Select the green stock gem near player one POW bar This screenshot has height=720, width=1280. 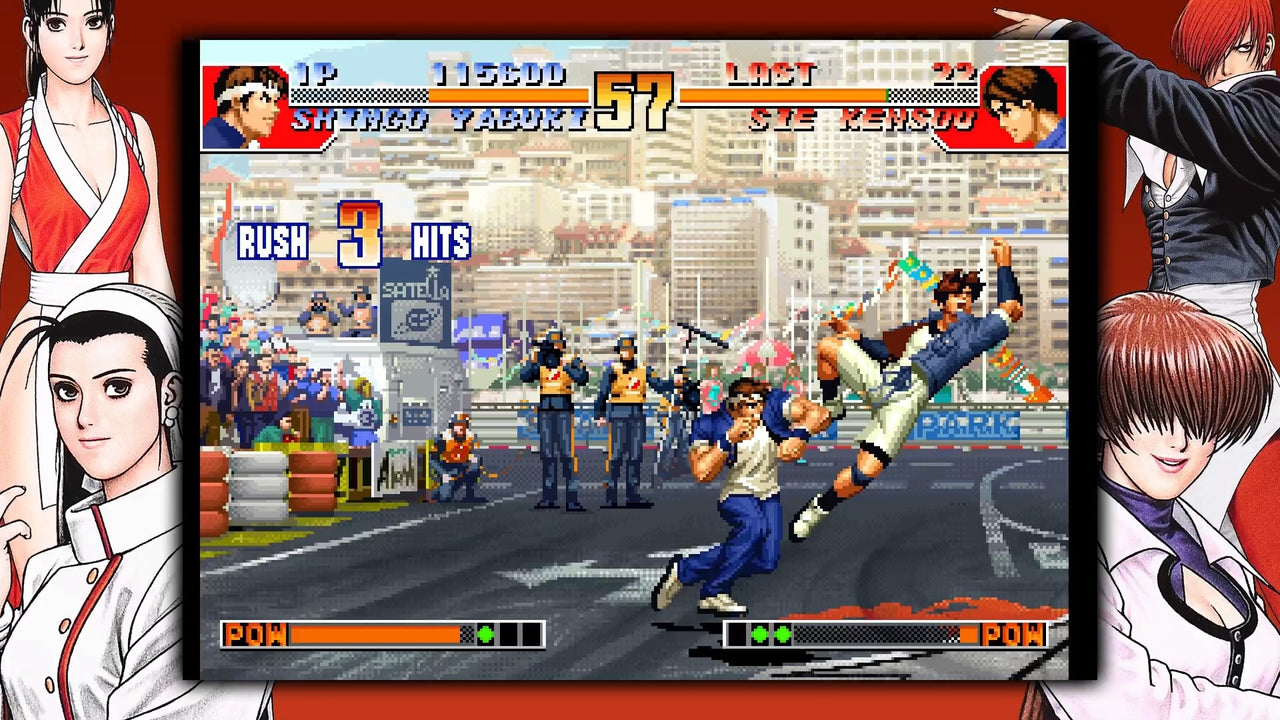tap(487, 632)
